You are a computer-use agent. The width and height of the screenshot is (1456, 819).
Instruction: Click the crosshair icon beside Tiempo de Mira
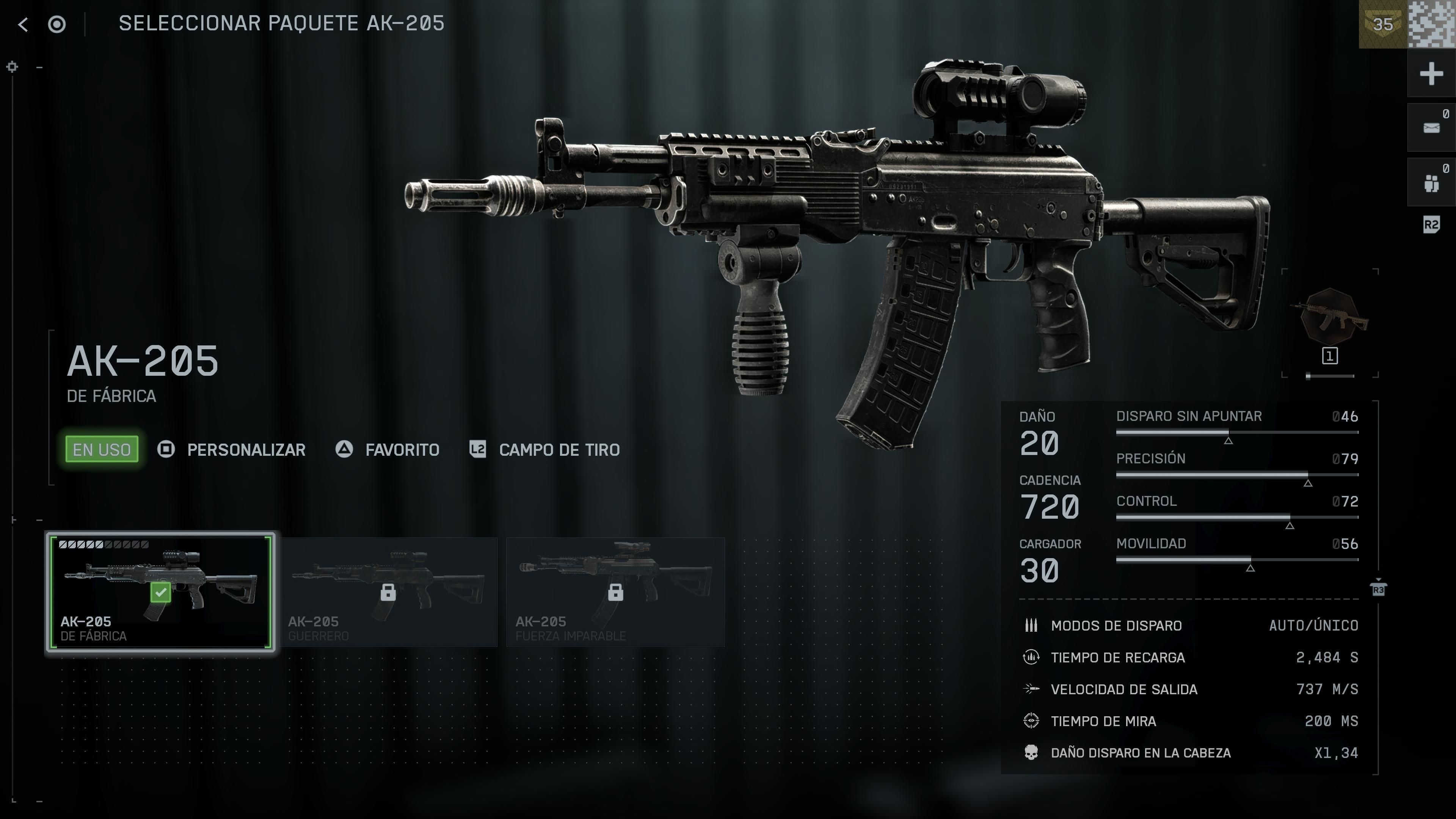(x=1031, y=721)
